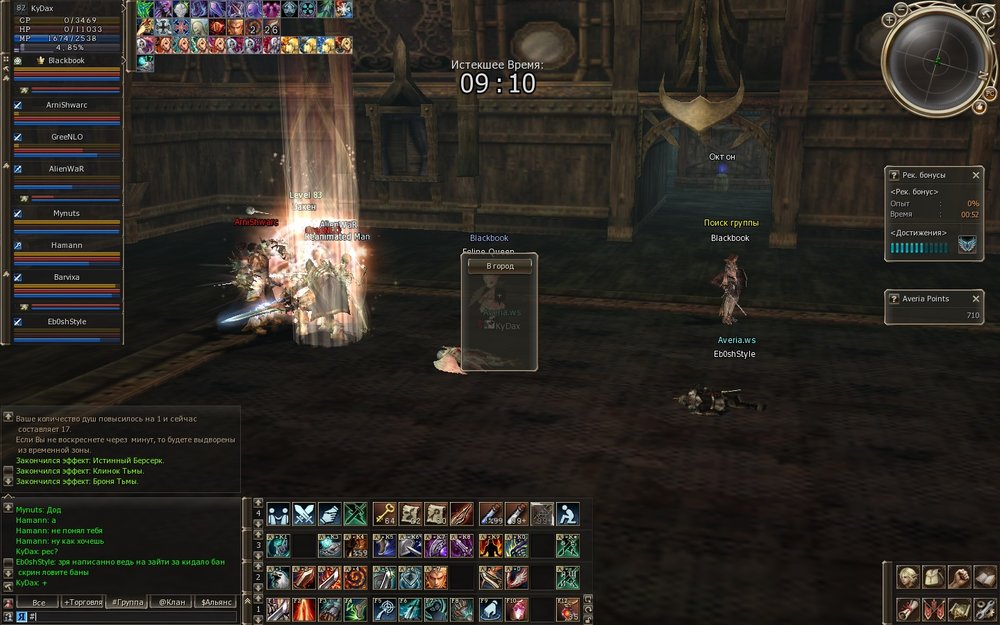
Task: Open help for the "Рек. бонусы" panel
Action: click(894, 175)
